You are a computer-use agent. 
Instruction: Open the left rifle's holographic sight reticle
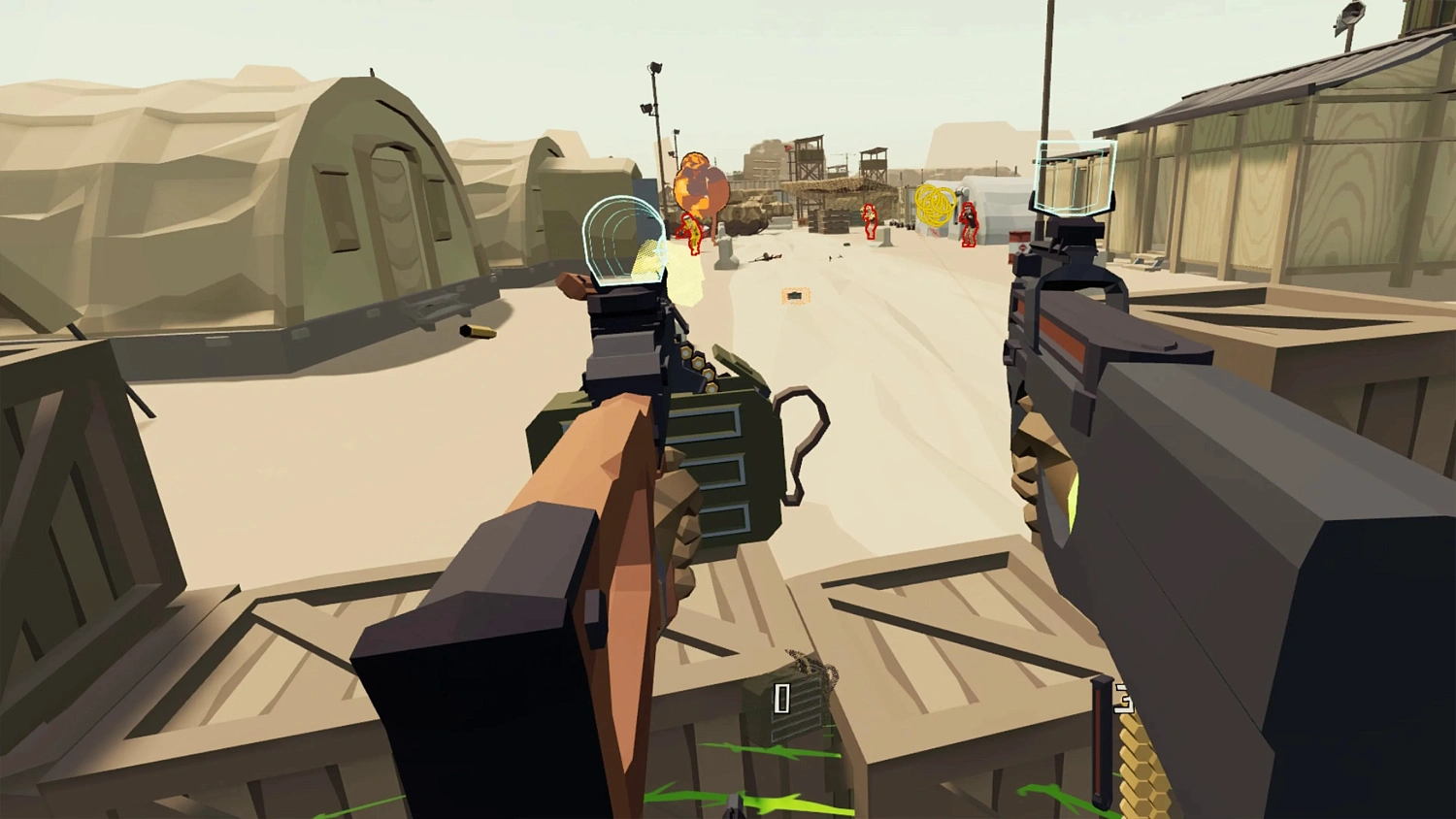pos(622,243)
